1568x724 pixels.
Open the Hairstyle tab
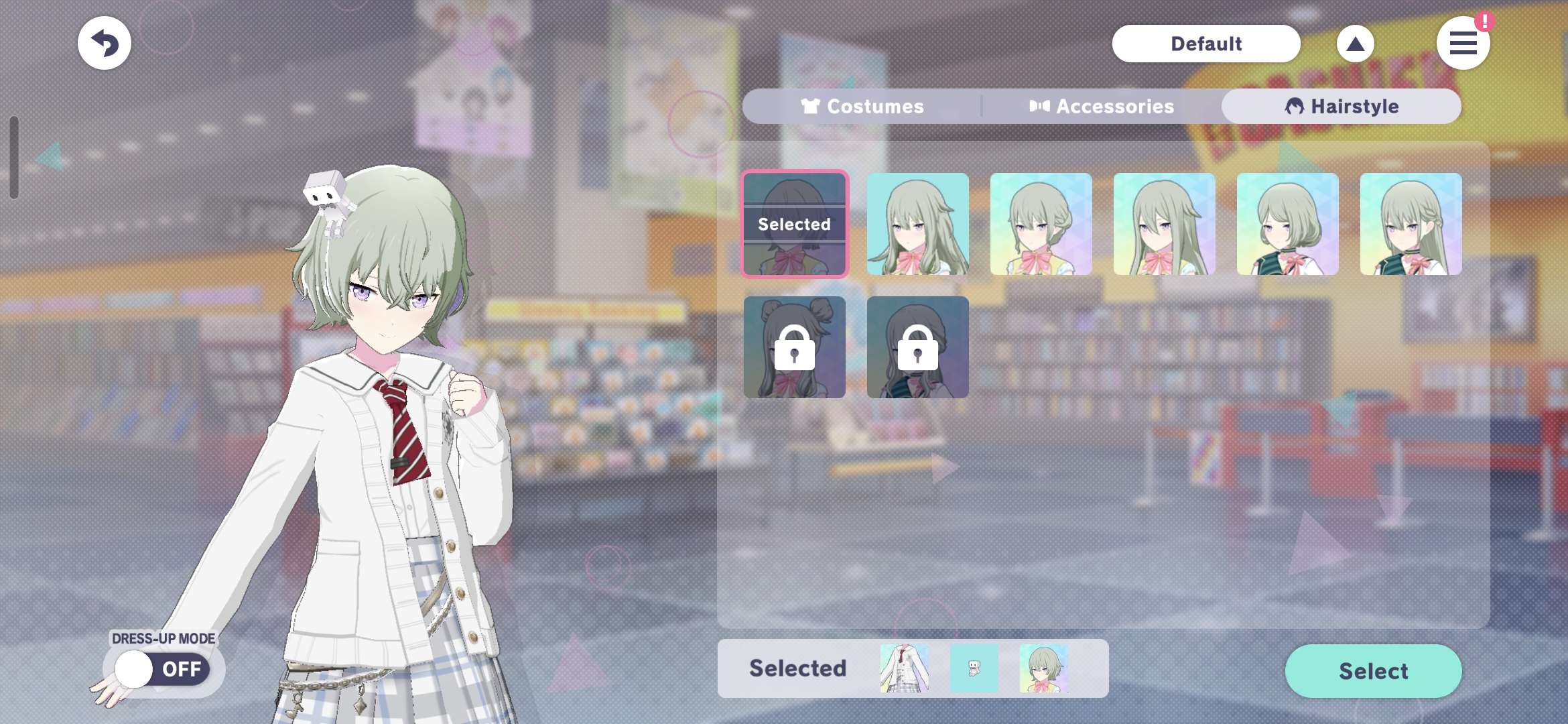1342,107
